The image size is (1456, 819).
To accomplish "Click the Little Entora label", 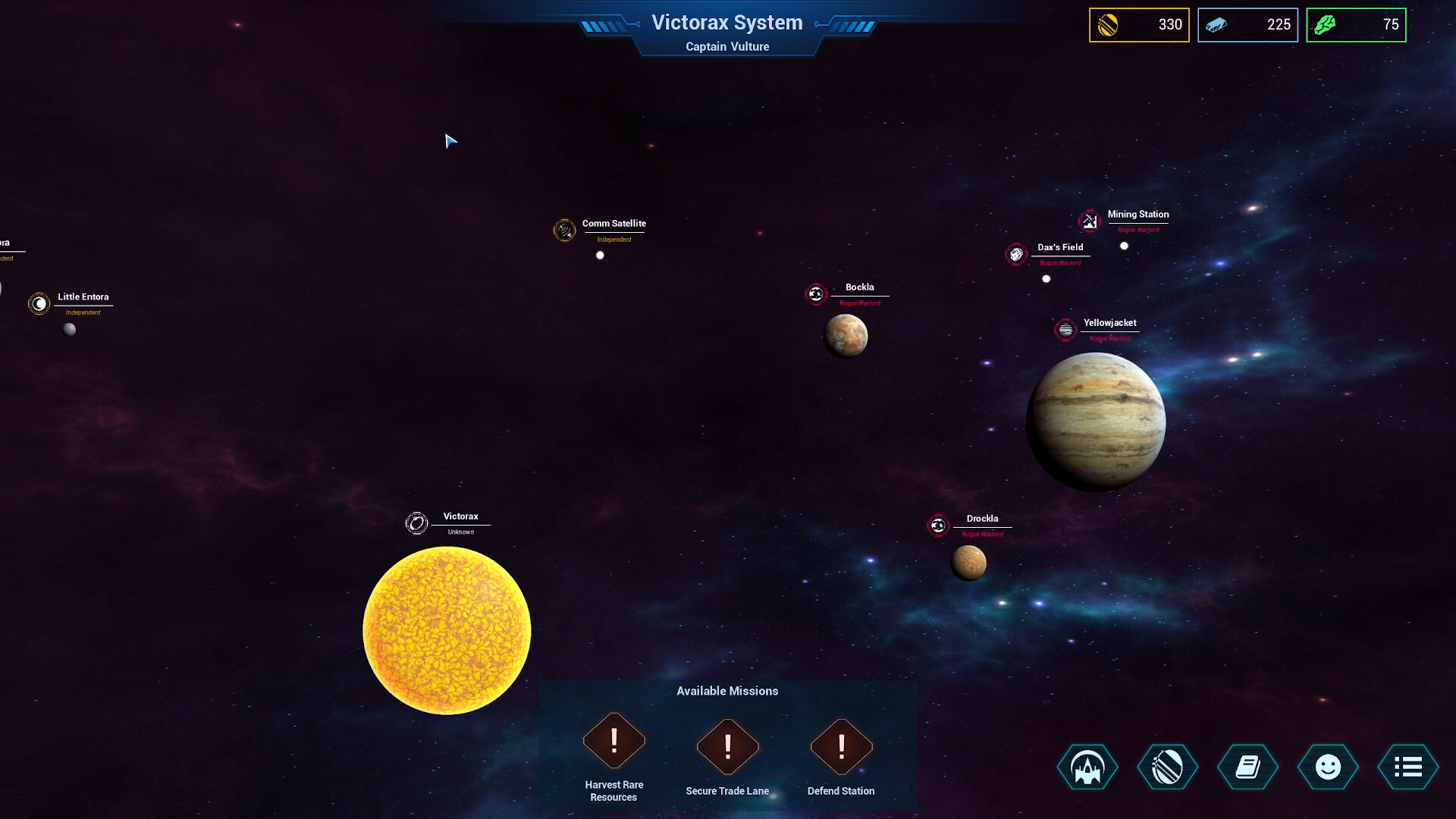I will tap(83, 297).
